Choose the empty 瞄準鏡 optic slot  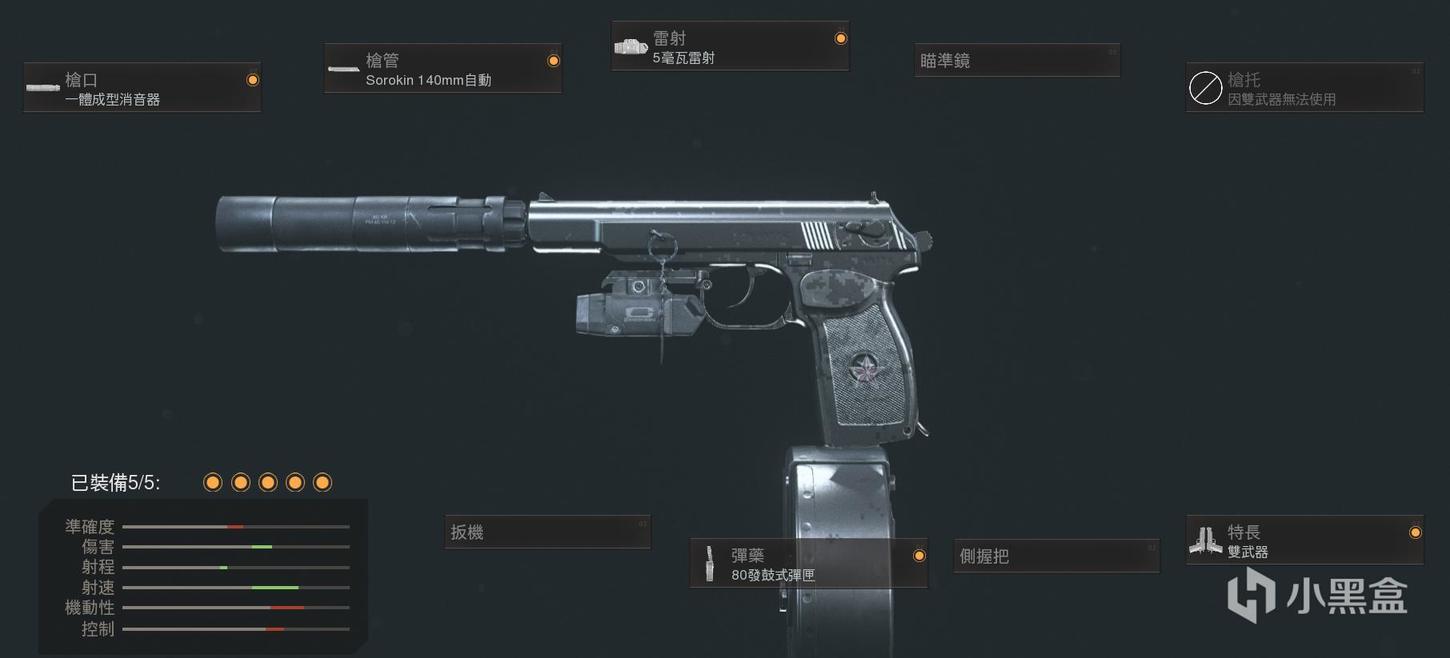[1017, 61]
